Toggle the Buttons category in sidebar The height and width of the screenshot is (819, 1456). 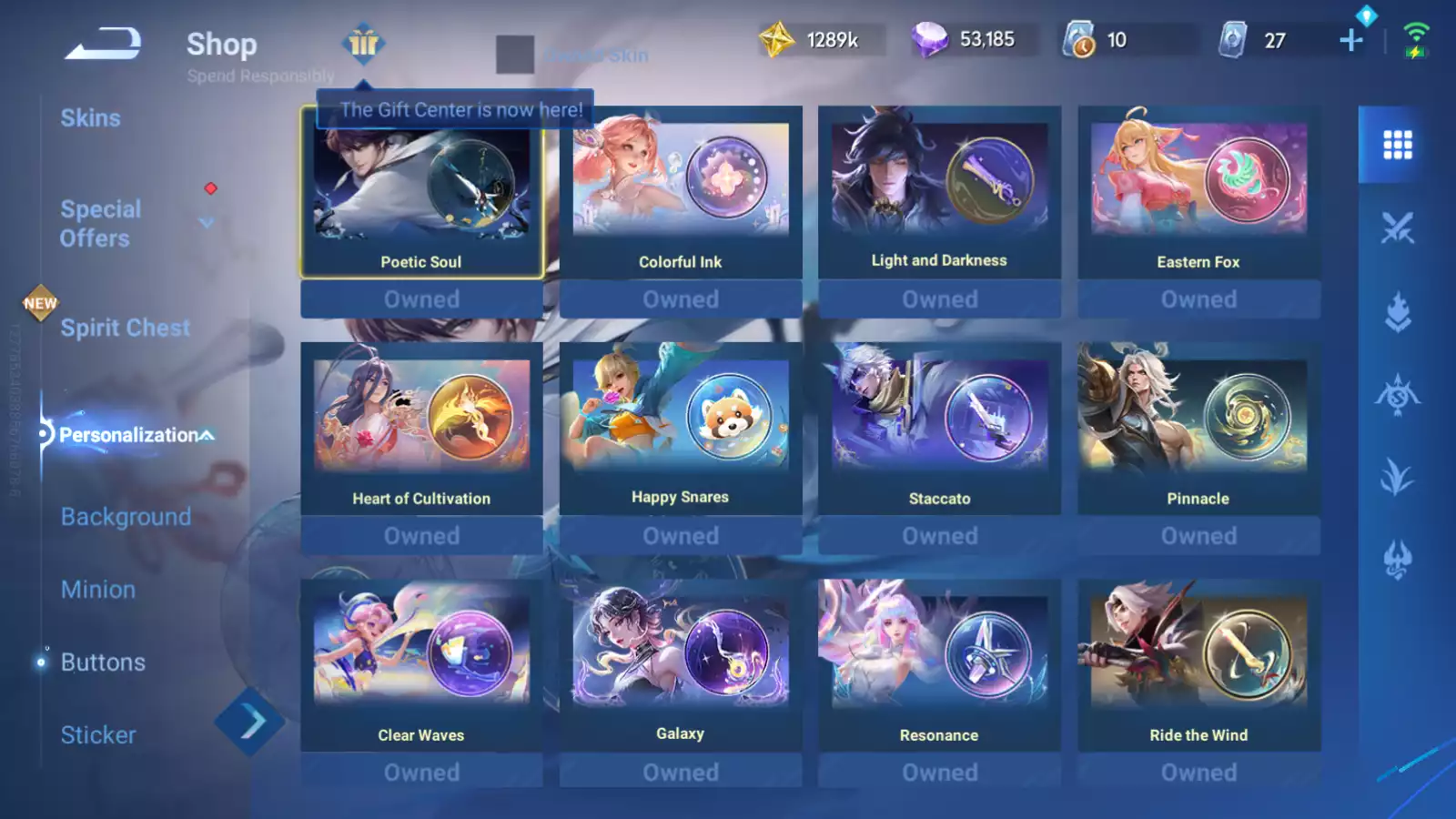point(103,662)
